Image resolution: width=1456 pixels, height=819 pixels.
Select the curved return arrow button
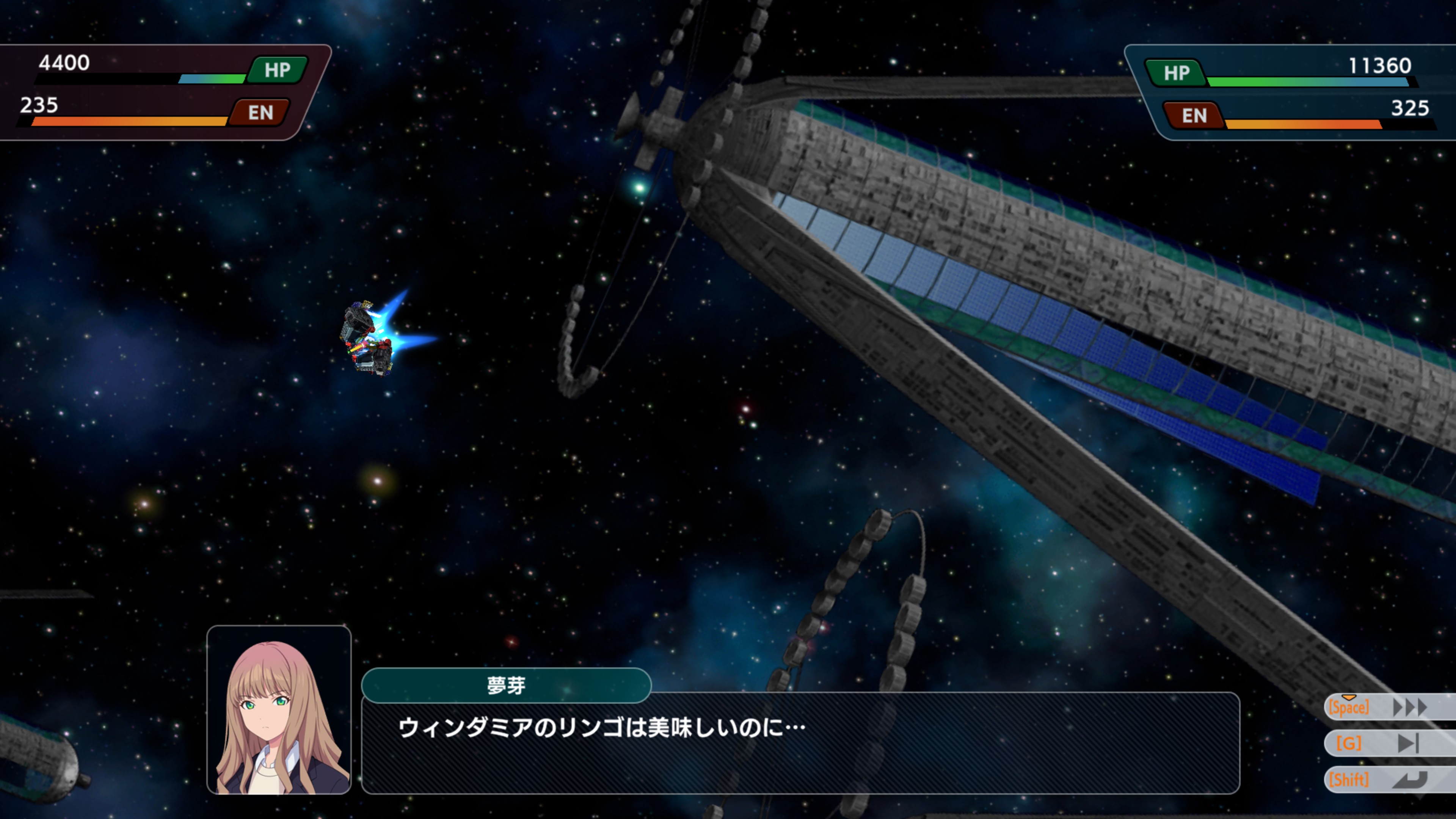1409,780
